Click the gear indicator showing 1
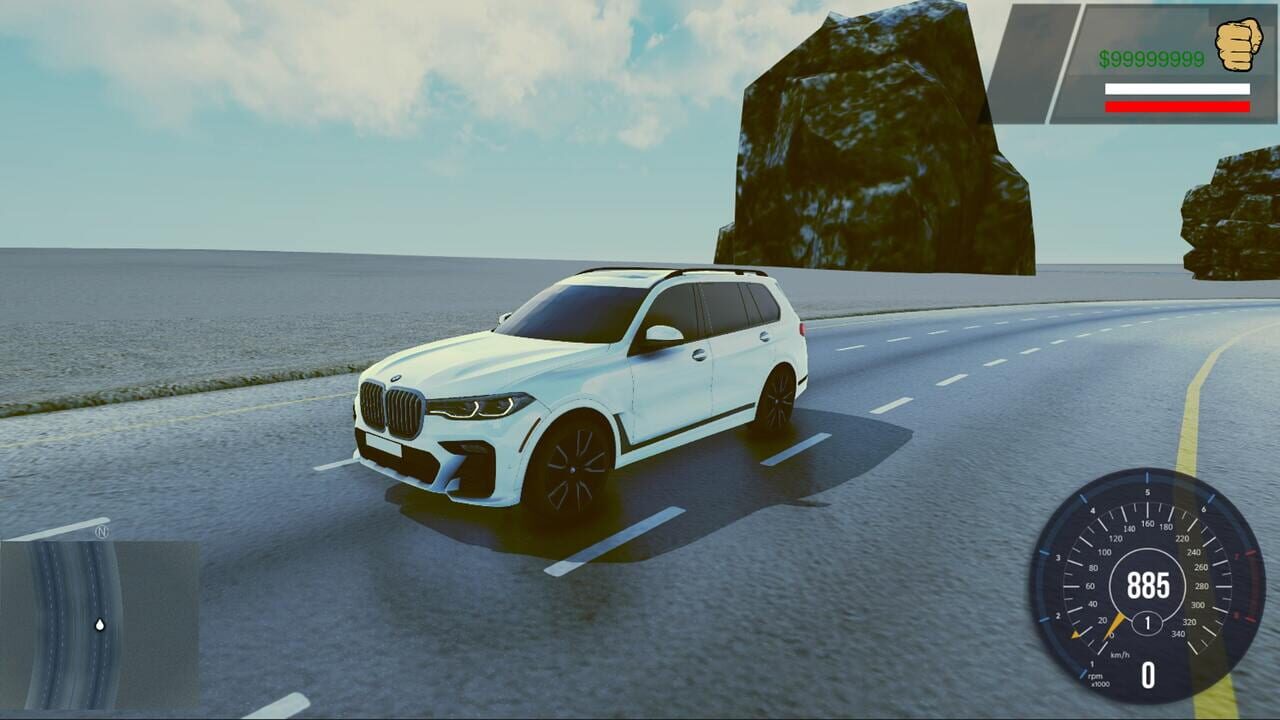Image resolution: width=1280 pixels, height=720 pixels. point(1147,621)
